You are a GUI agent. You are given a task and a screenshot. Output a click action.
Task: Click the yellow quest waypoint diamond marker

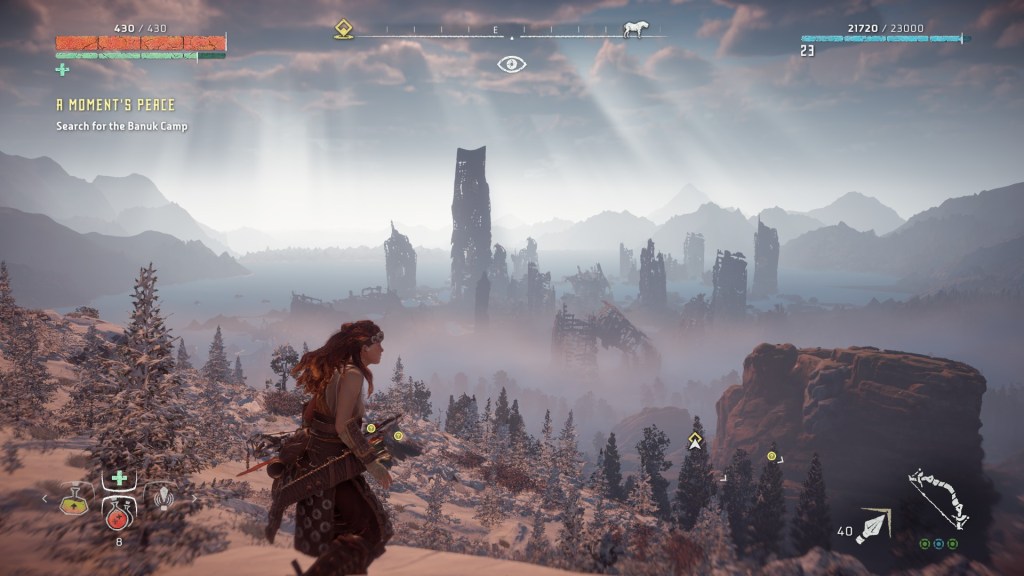[x=694, y=439]
